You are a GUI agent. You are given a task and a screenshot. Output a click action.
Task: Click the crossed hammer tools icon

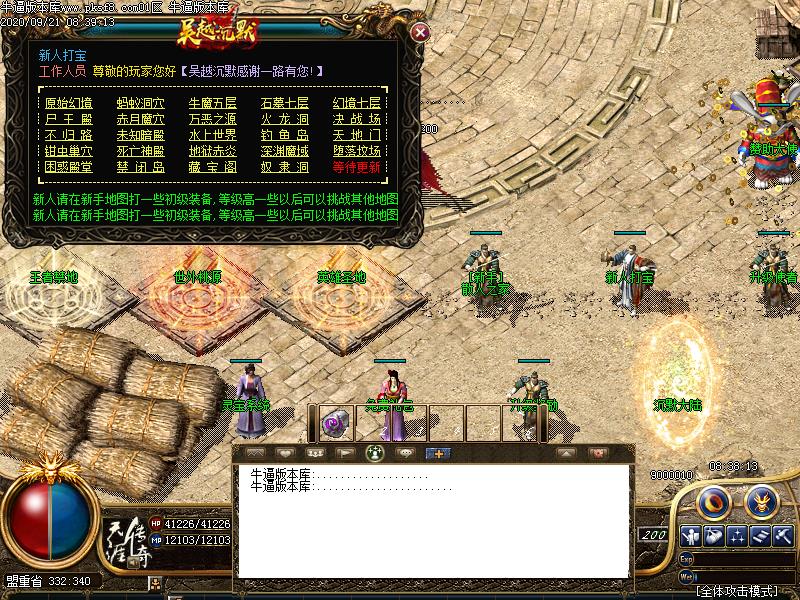pyautogui.click(x=785, y=535)
